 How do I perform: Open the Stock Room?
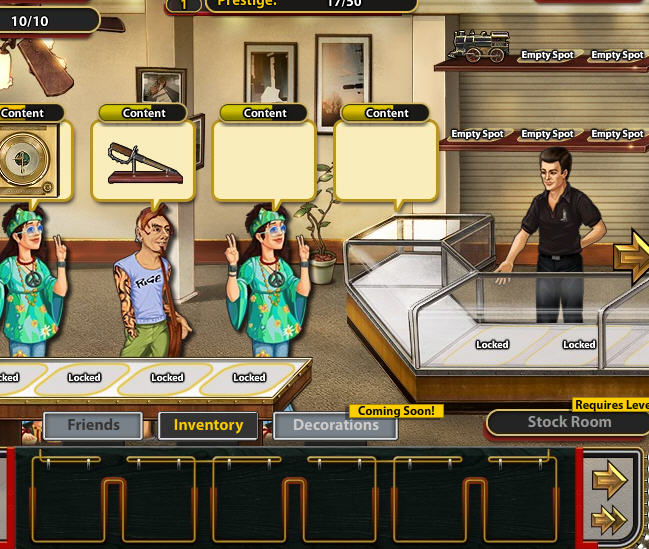point(568,422)
